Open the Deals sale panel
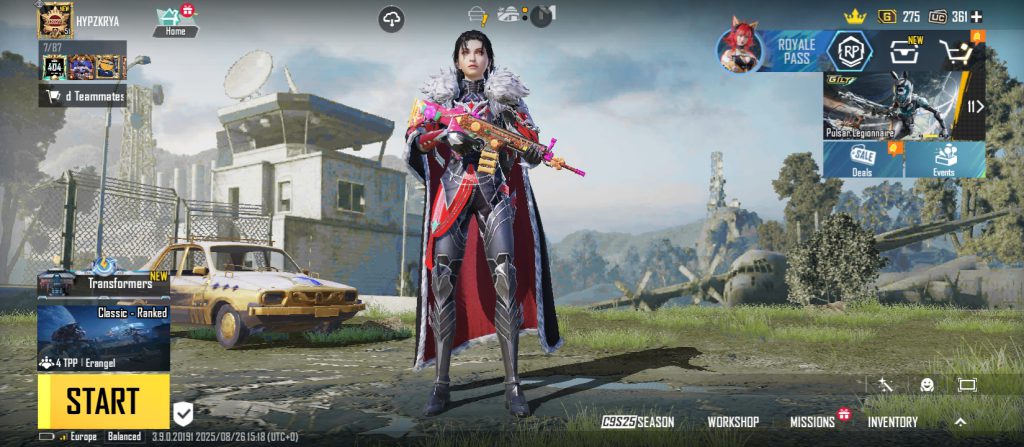 click(862, 160)
